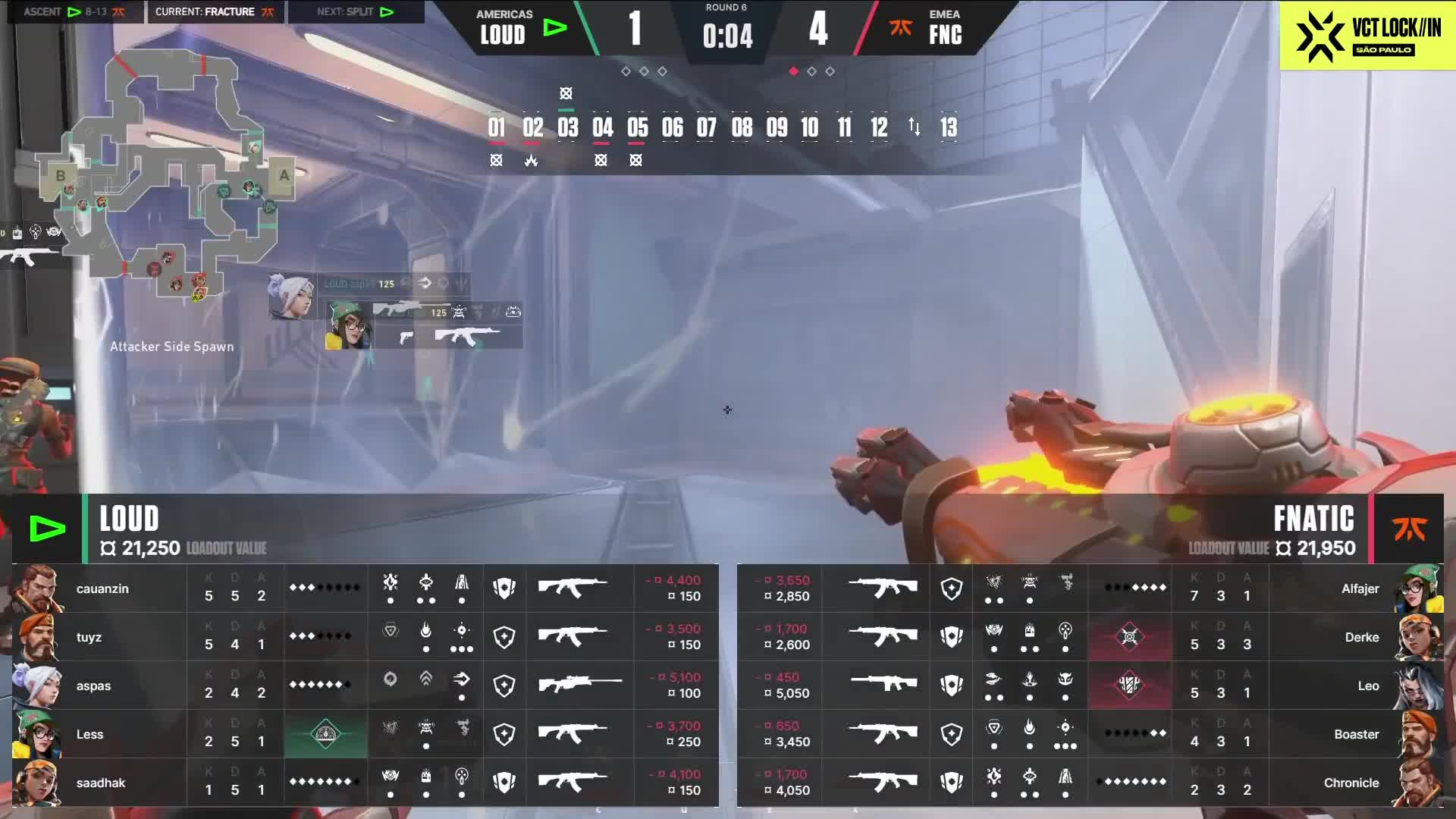
Task: Select cauanzin's scoreboard row
Action: 102,588
